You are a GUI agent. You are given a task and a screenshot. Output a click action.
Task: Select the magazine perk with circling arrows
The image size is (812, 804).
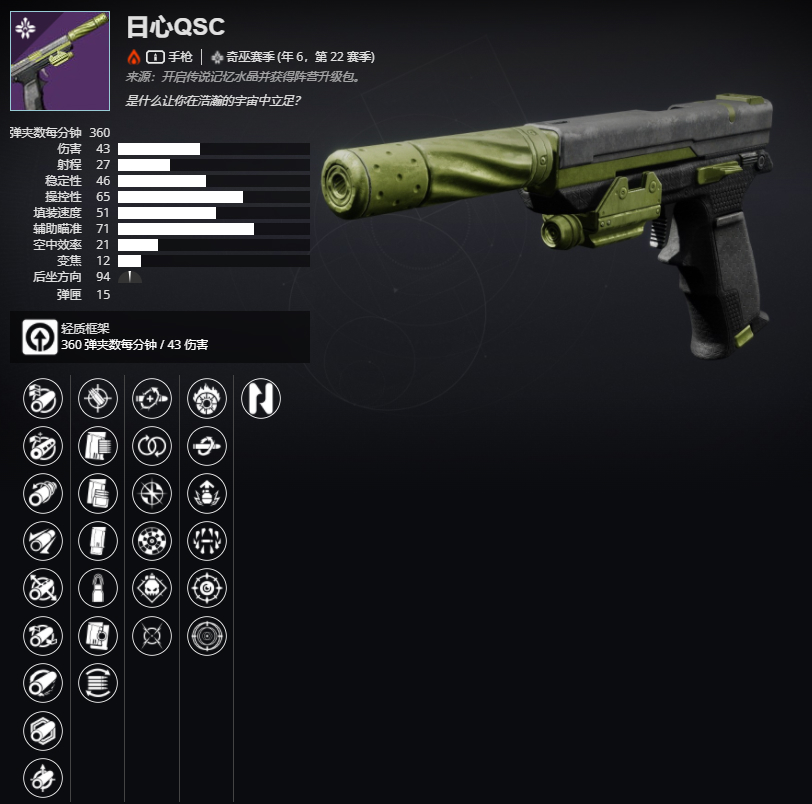(x=98, y=683)
